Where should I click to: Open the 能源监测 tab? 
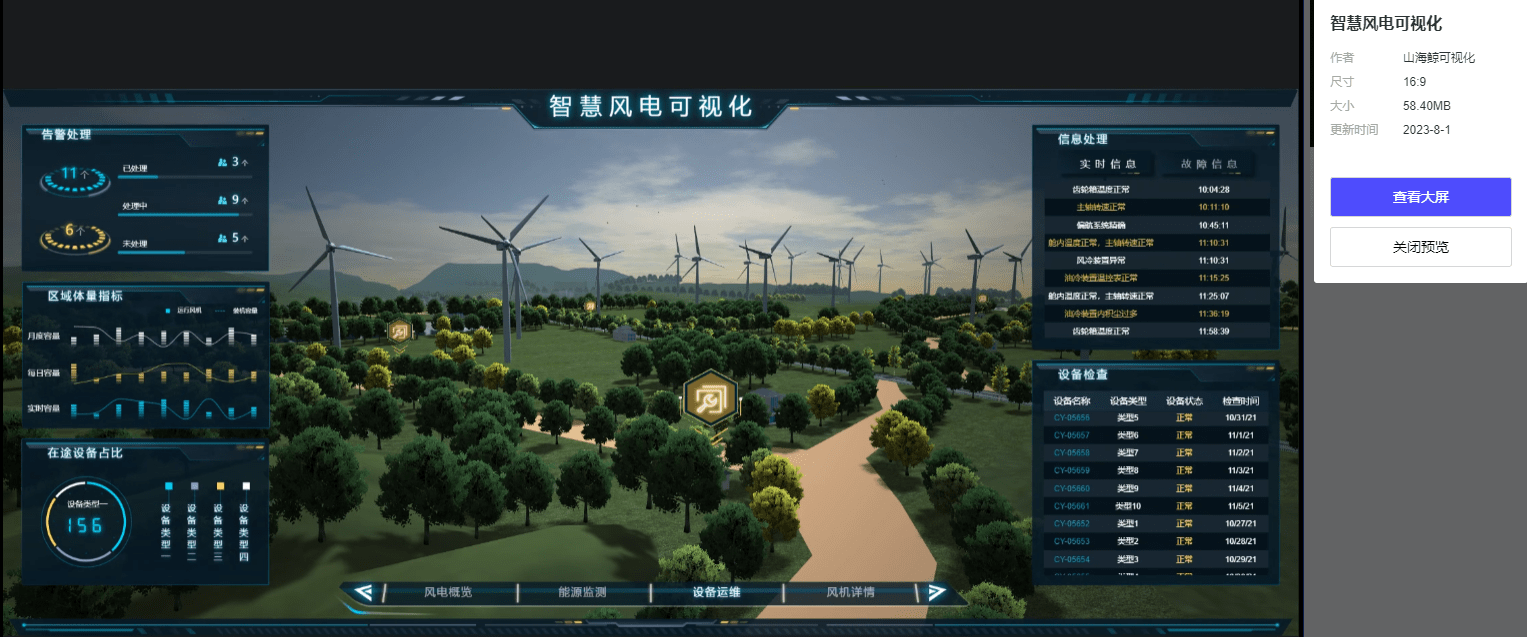[582, 592]
